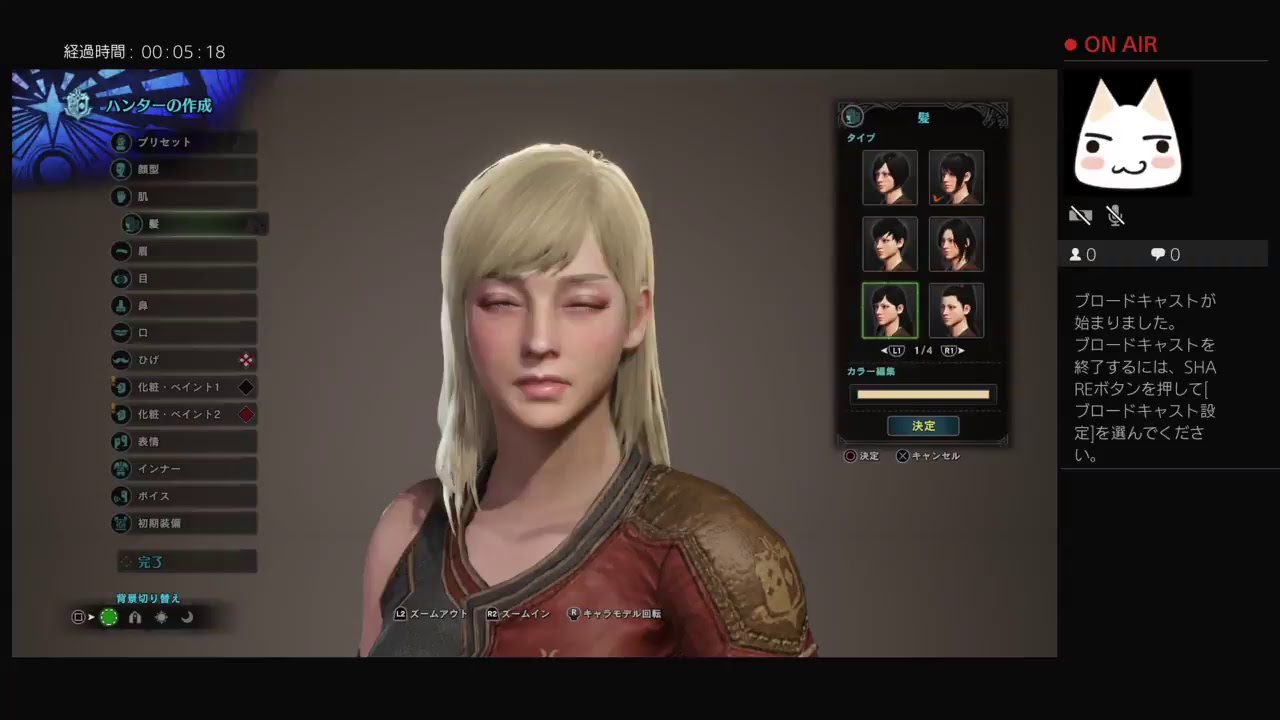Click the 化粧・ペイント1 diamond icon
The height and width of the screenshot is (720, 1280).
point(246,387)
